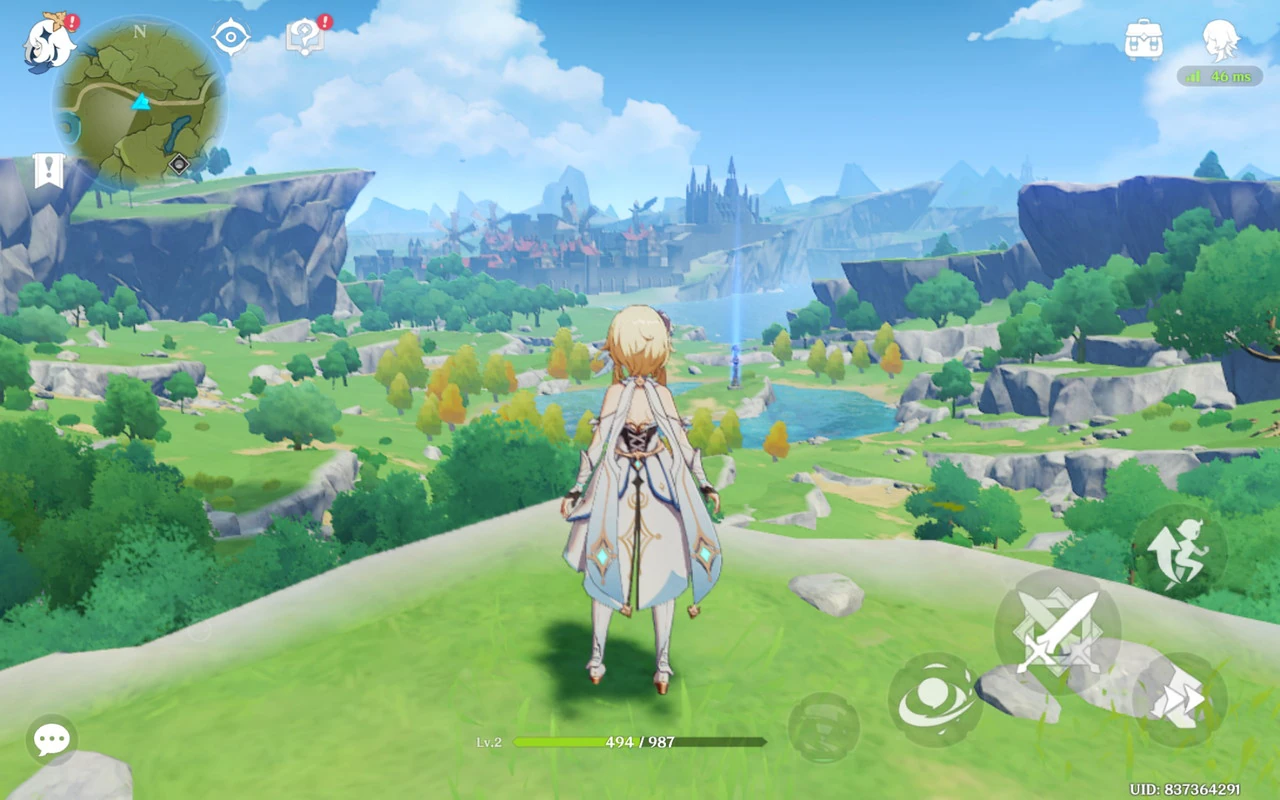The image size is (1280, 800).
Task: Click the bookmark quest icon with exclamation mark
Action: click(48, 171)
